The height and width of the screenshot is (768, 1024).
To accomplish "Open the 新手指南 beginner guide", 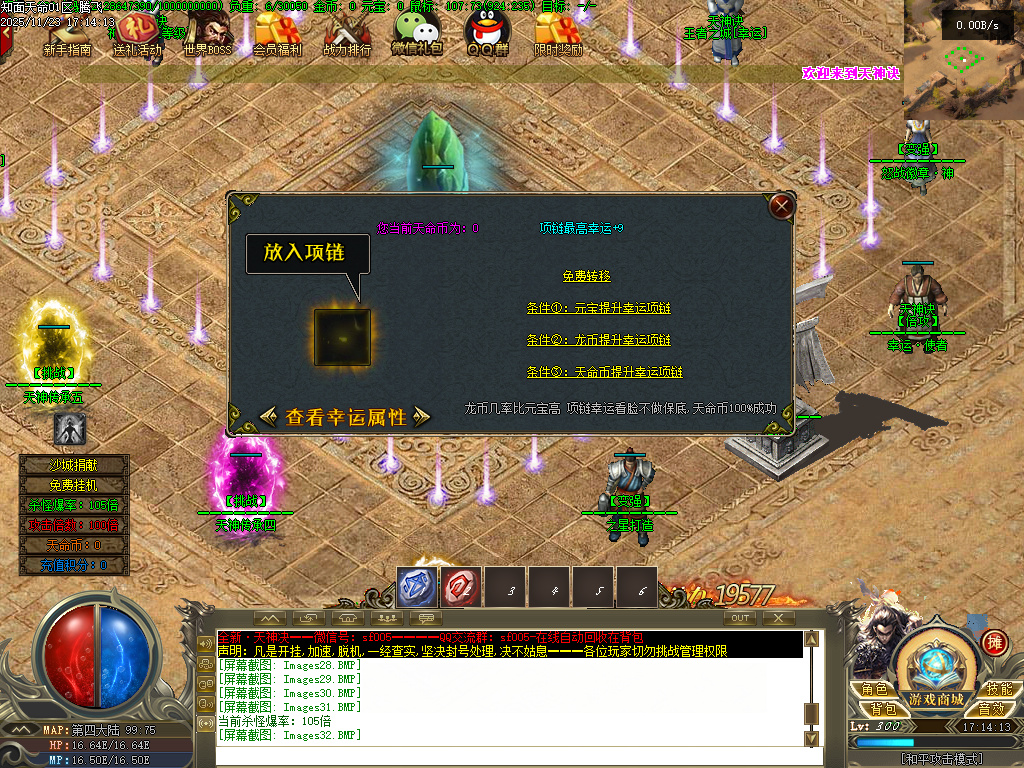I will point(68,36).
